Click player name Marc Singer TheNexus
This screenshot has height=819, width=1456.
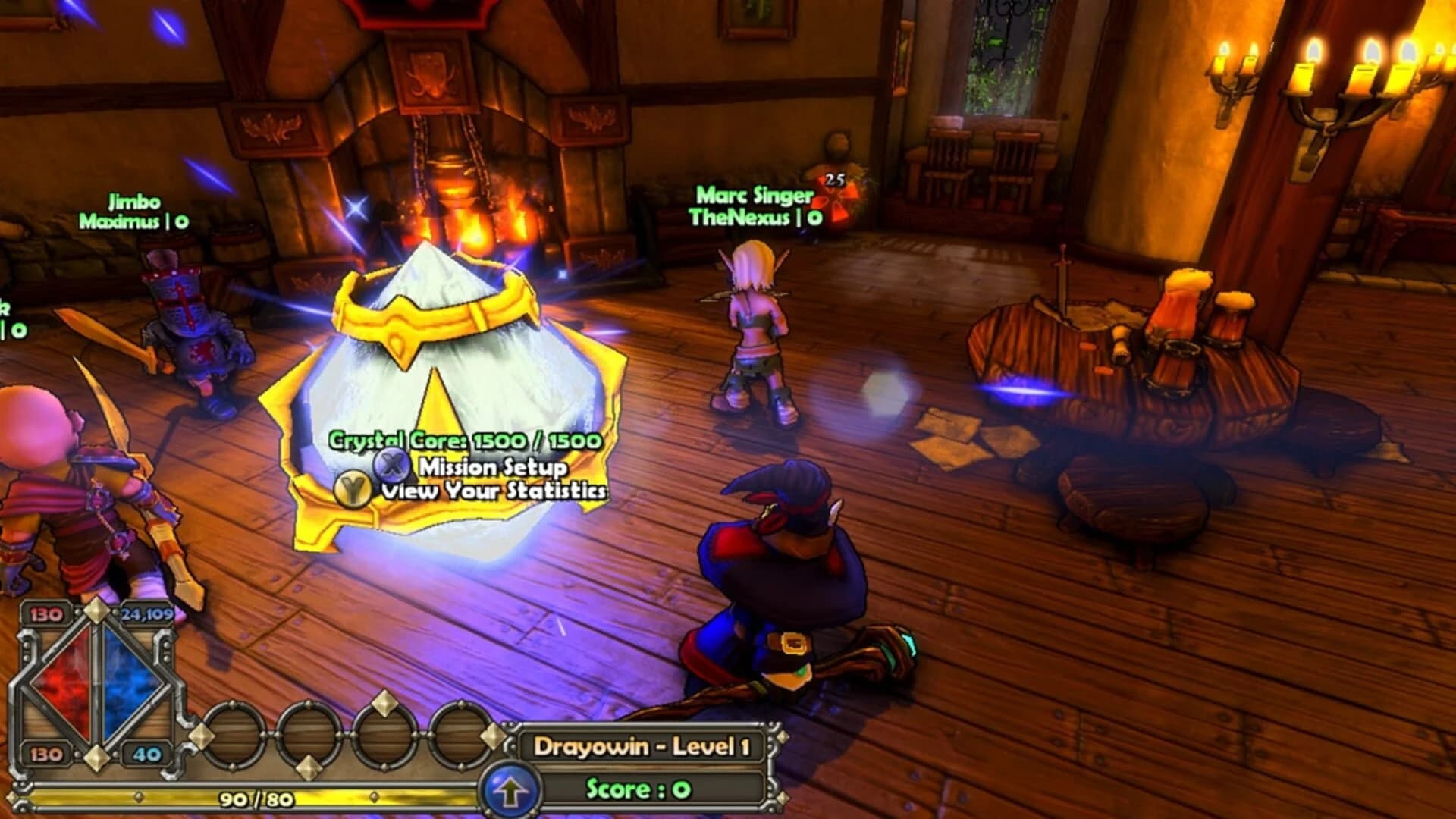point(755,205)
